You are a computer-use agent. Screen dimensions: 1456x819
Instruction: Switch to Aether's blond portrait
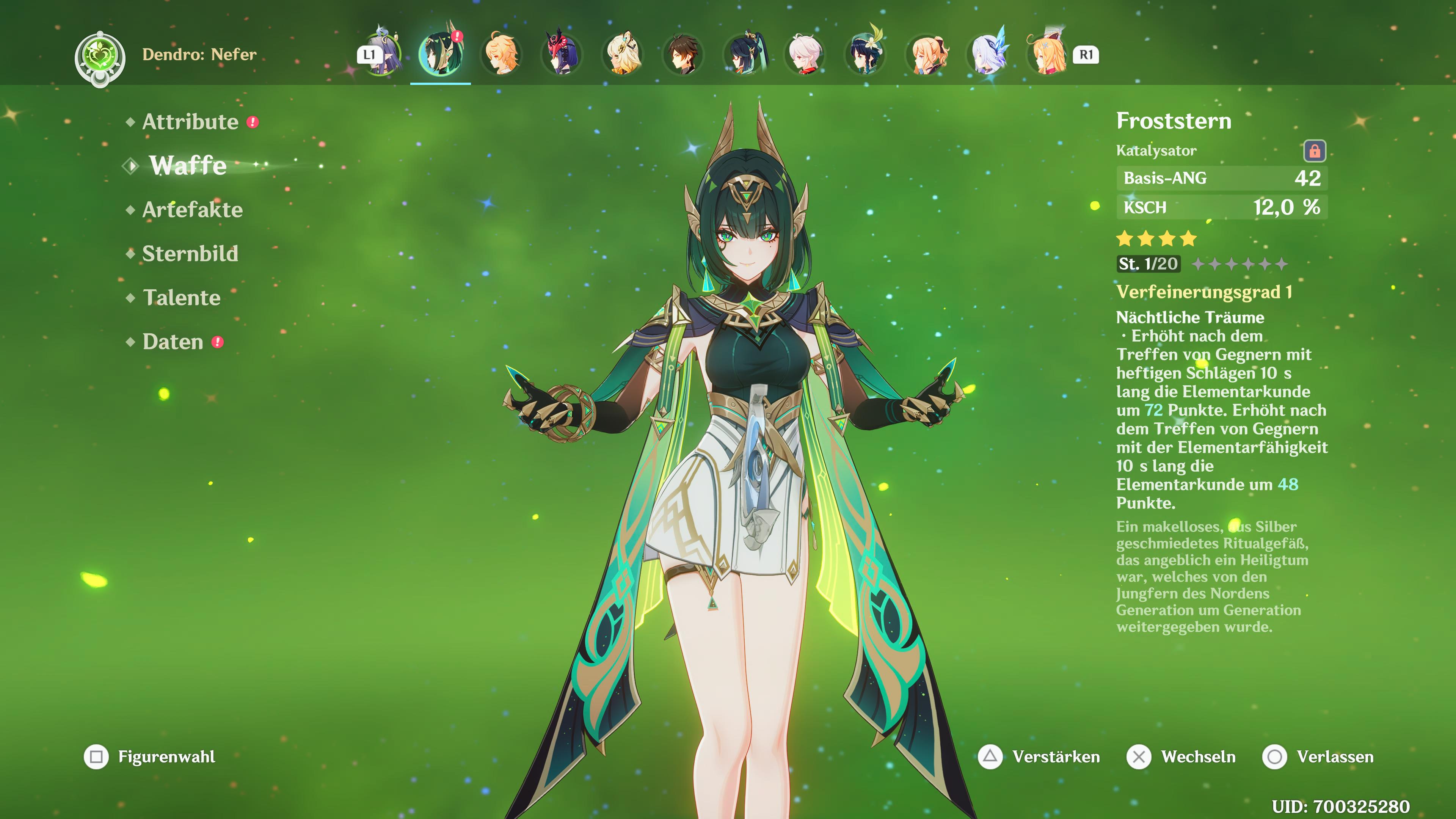501,54
